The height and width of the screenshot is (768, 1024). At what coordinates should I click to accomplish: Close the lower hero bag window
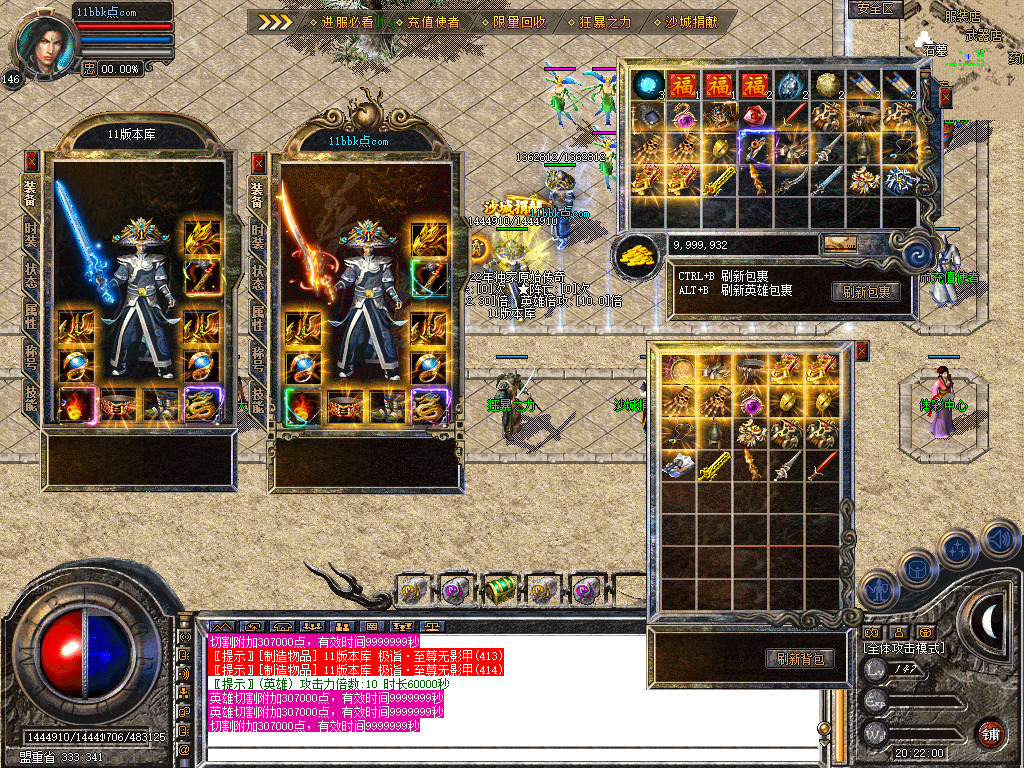862,351
